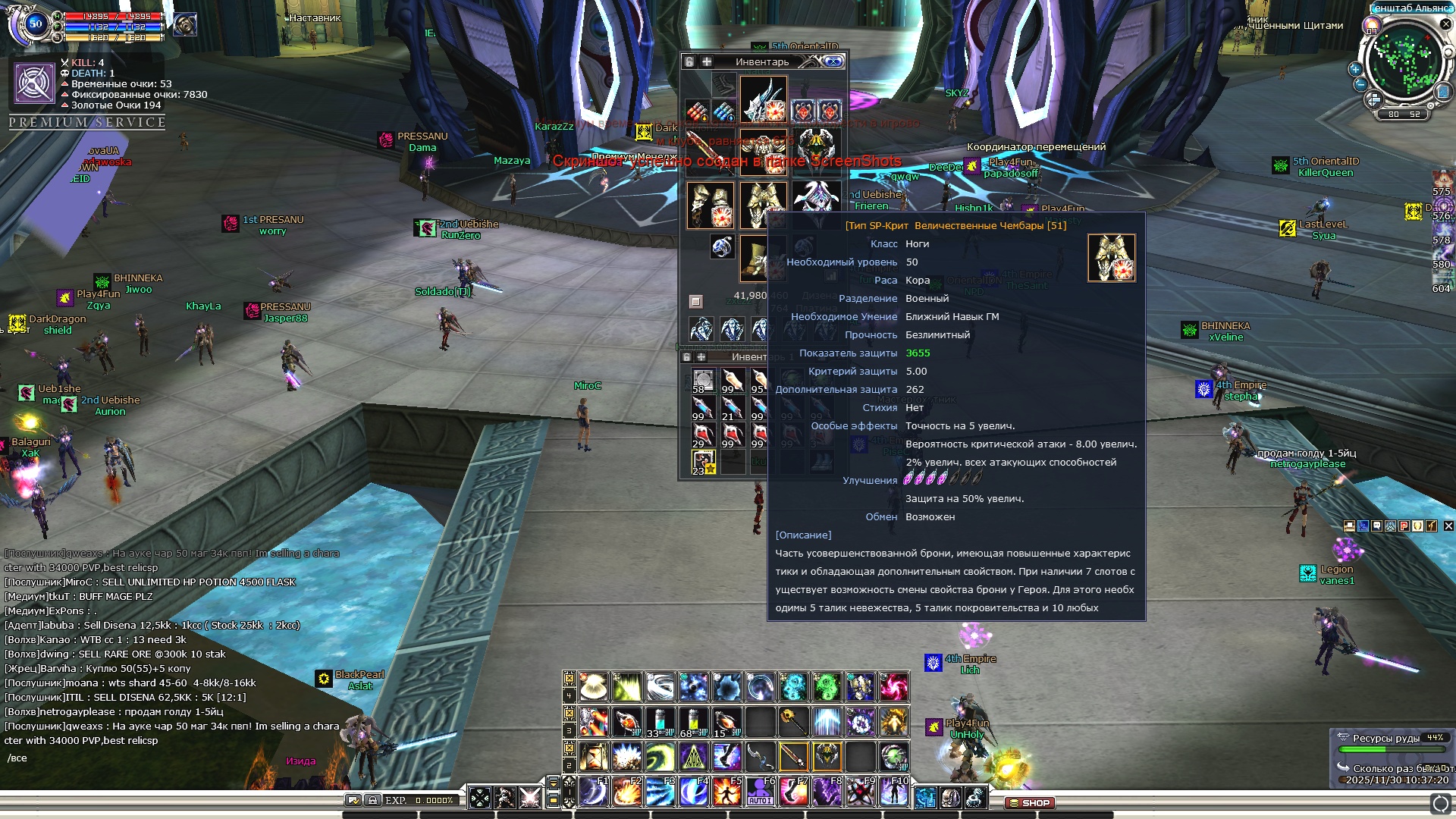1456x819 pixels.
Task: Close the Инвентарь window
Action: click(x=834, y=61)
